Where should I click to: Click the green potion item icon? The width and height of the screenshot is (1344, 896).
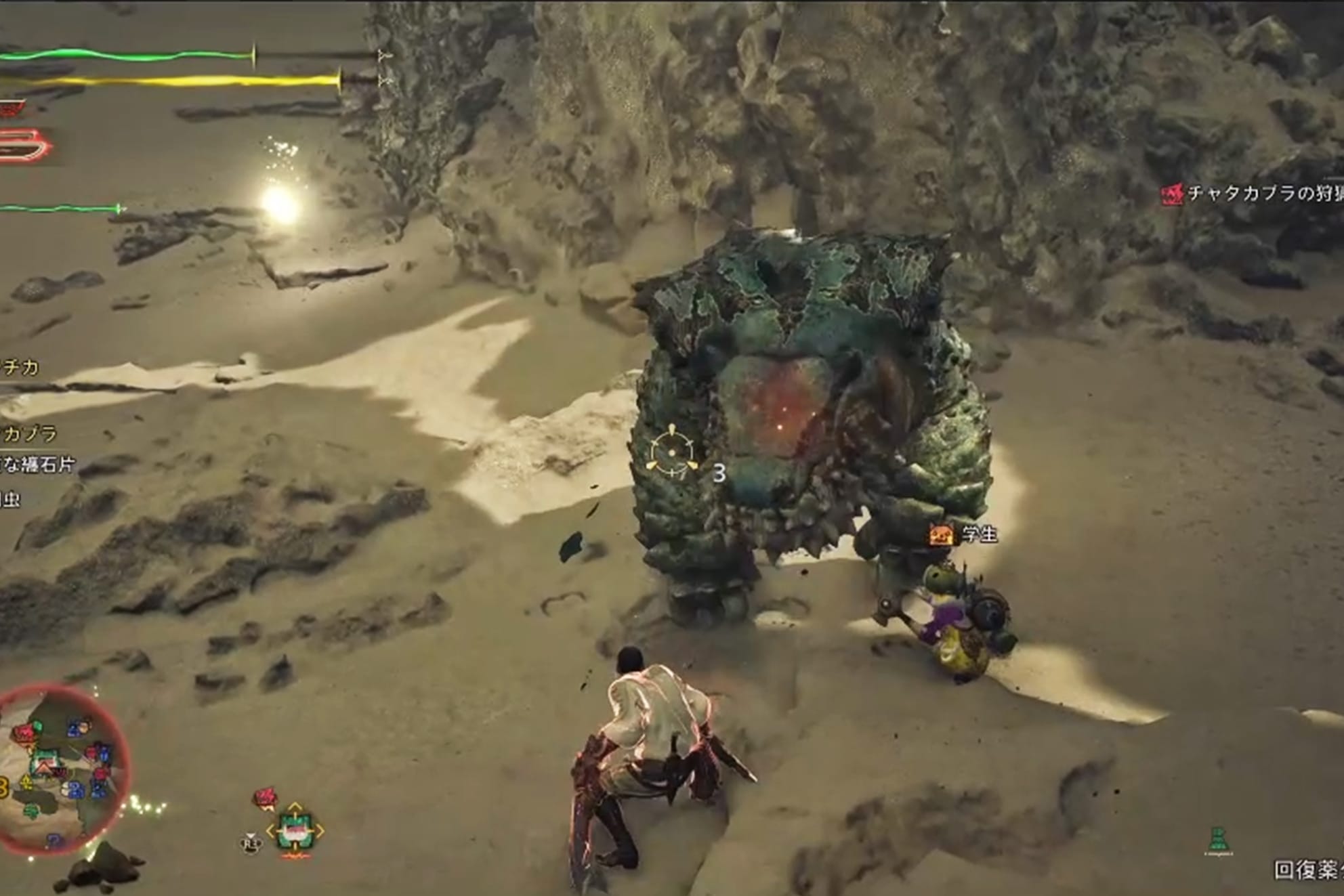pos(1217,840)
